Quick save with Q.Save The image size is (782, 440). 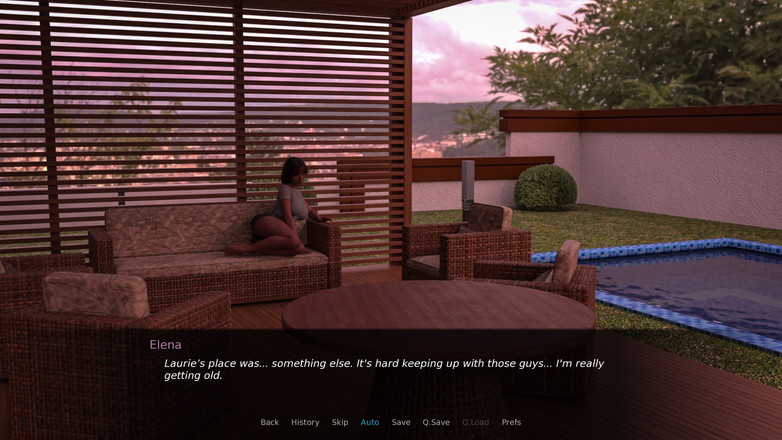[436, 422]
